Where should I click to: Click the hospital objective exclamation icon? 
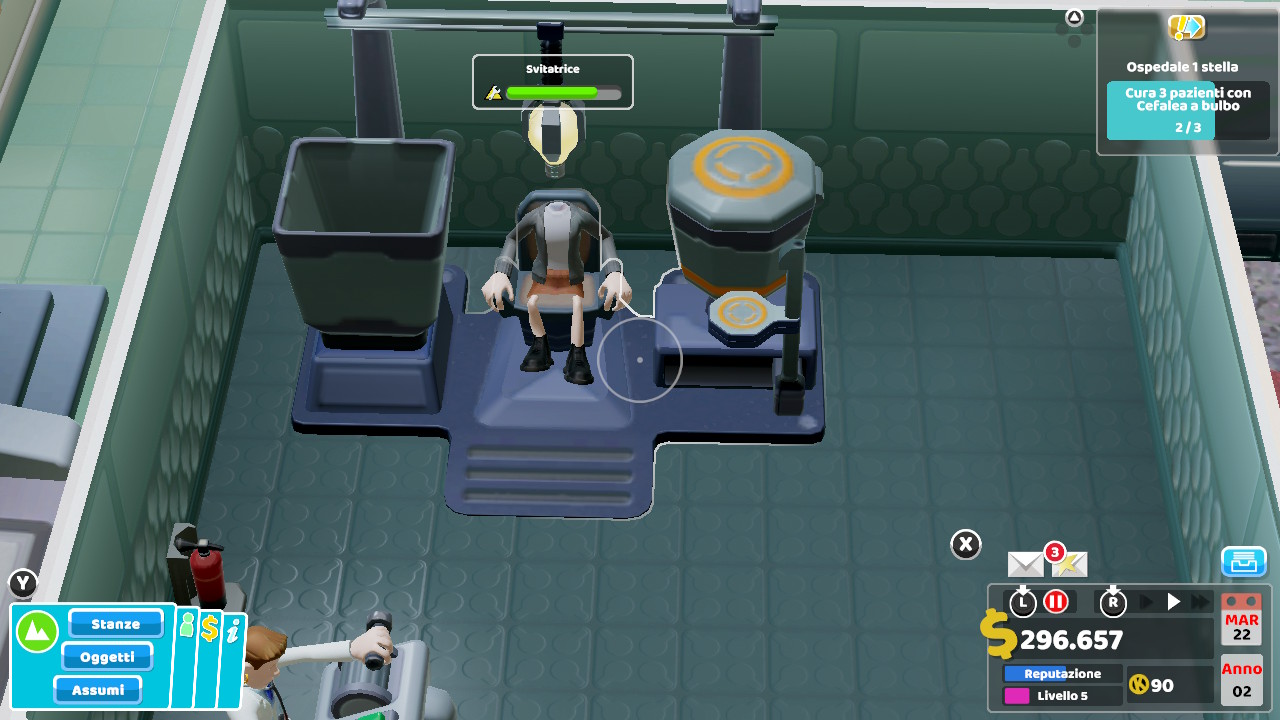[1186, 29]
